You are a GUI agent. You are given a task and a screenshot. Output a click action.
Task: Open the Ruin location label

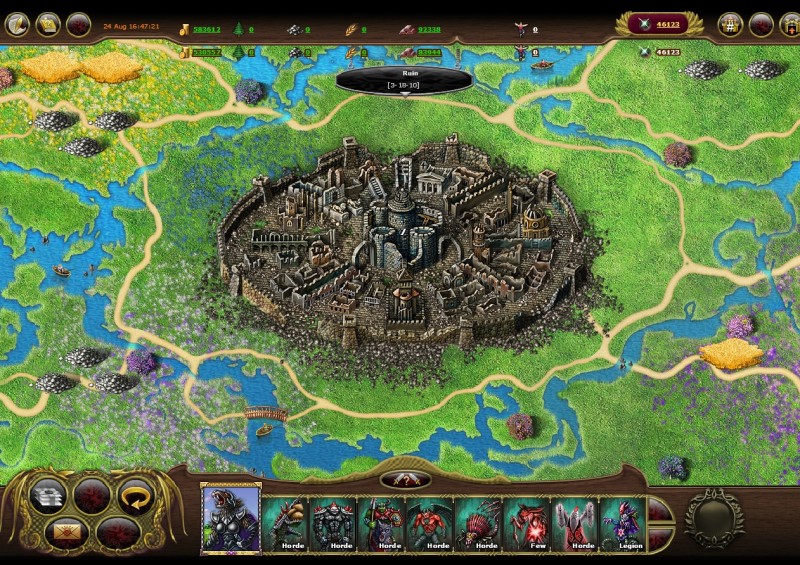[x=403, y=79]
